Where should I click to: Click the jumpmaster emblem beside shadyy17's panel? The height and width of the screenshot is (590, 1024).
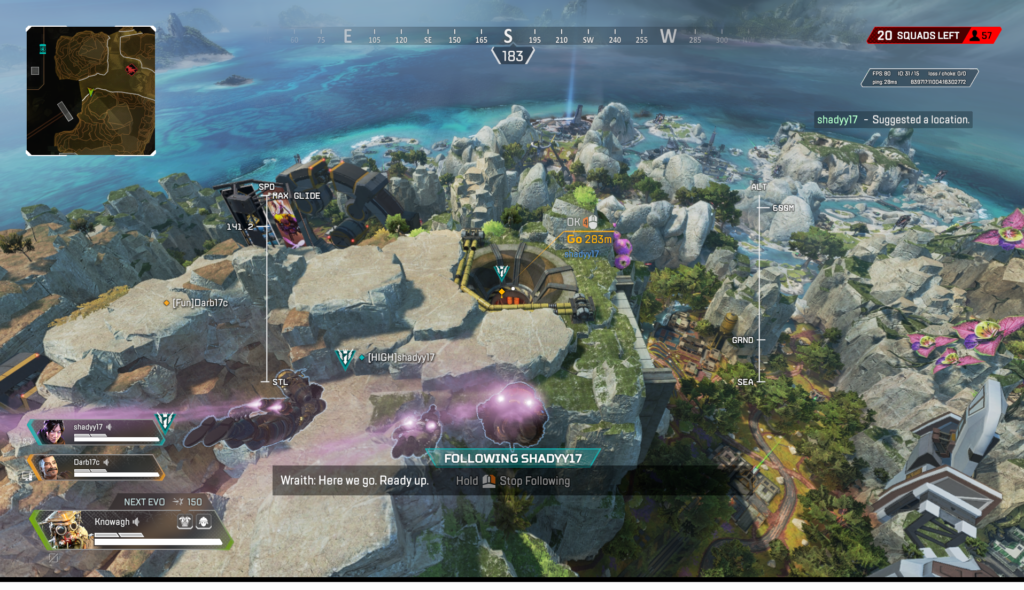click(164, 423)
